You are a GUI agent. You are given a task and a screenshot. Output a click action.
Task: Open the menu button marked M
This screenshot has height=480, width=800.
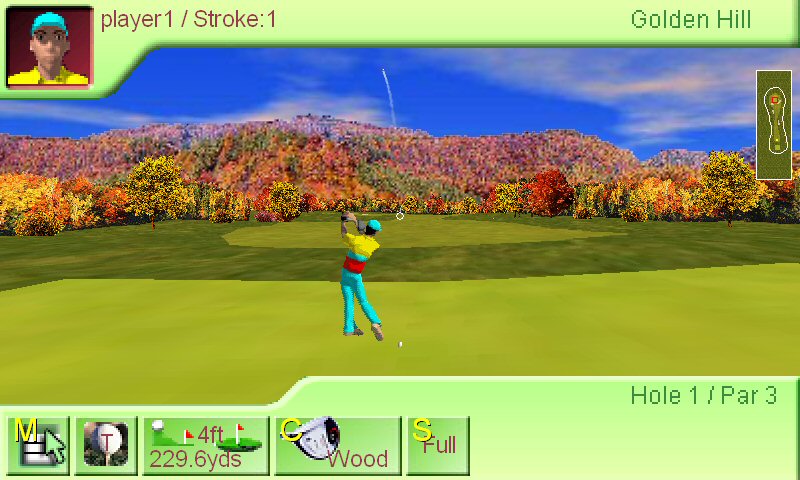[39, 445]
